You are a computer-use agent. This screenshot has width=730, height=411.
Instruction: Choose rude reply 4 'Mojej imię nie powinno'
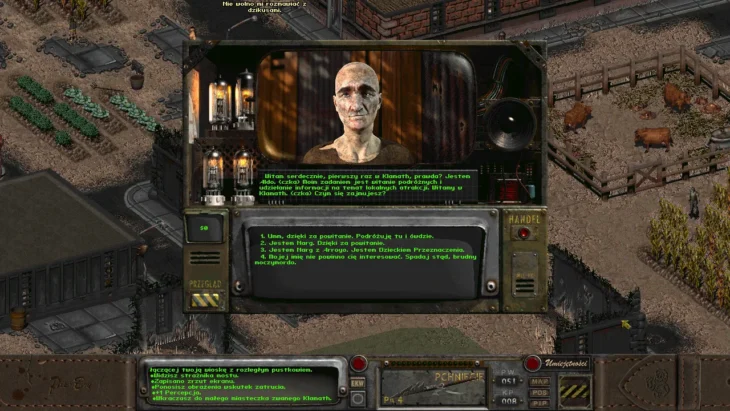tap(360, 257)
